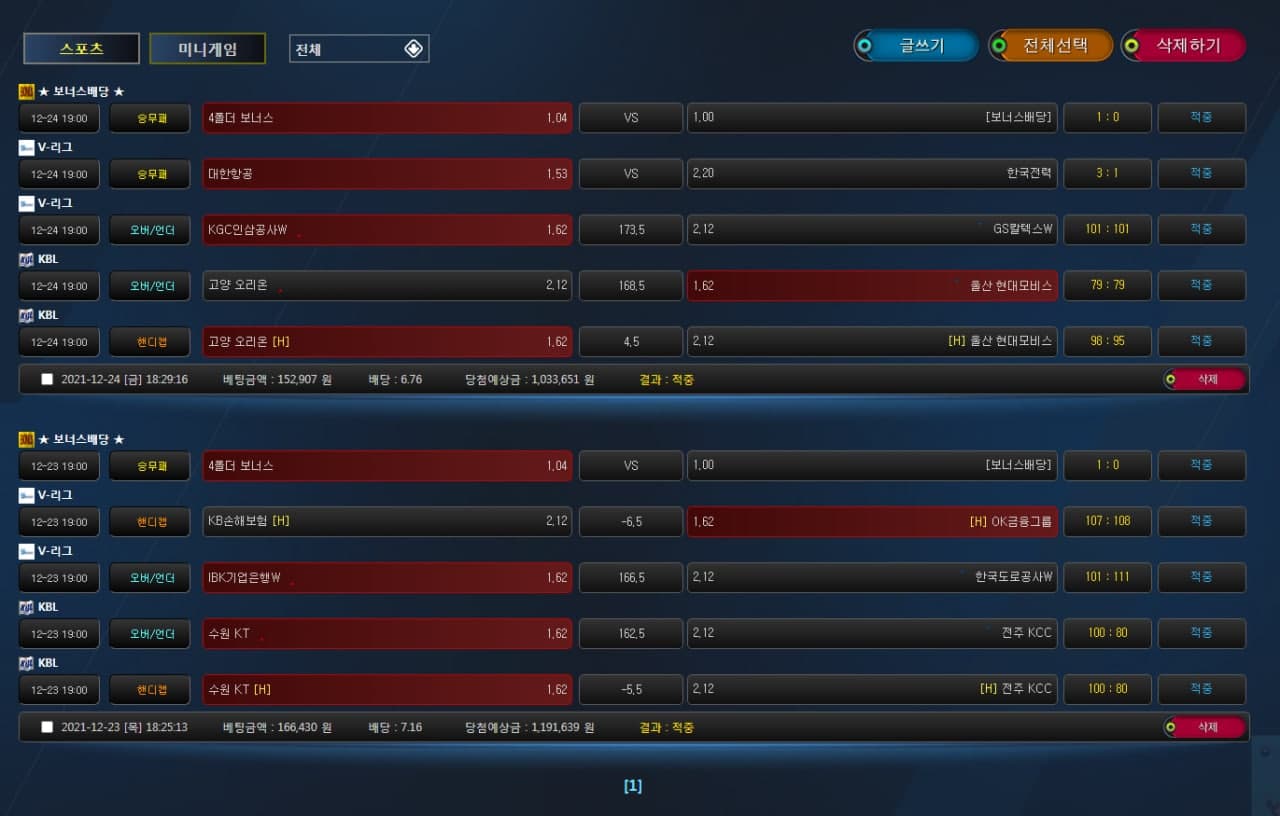
Task: Tick the checkbox for the 2021-12-23 bet slip
Action: click(x=47, y=727)
